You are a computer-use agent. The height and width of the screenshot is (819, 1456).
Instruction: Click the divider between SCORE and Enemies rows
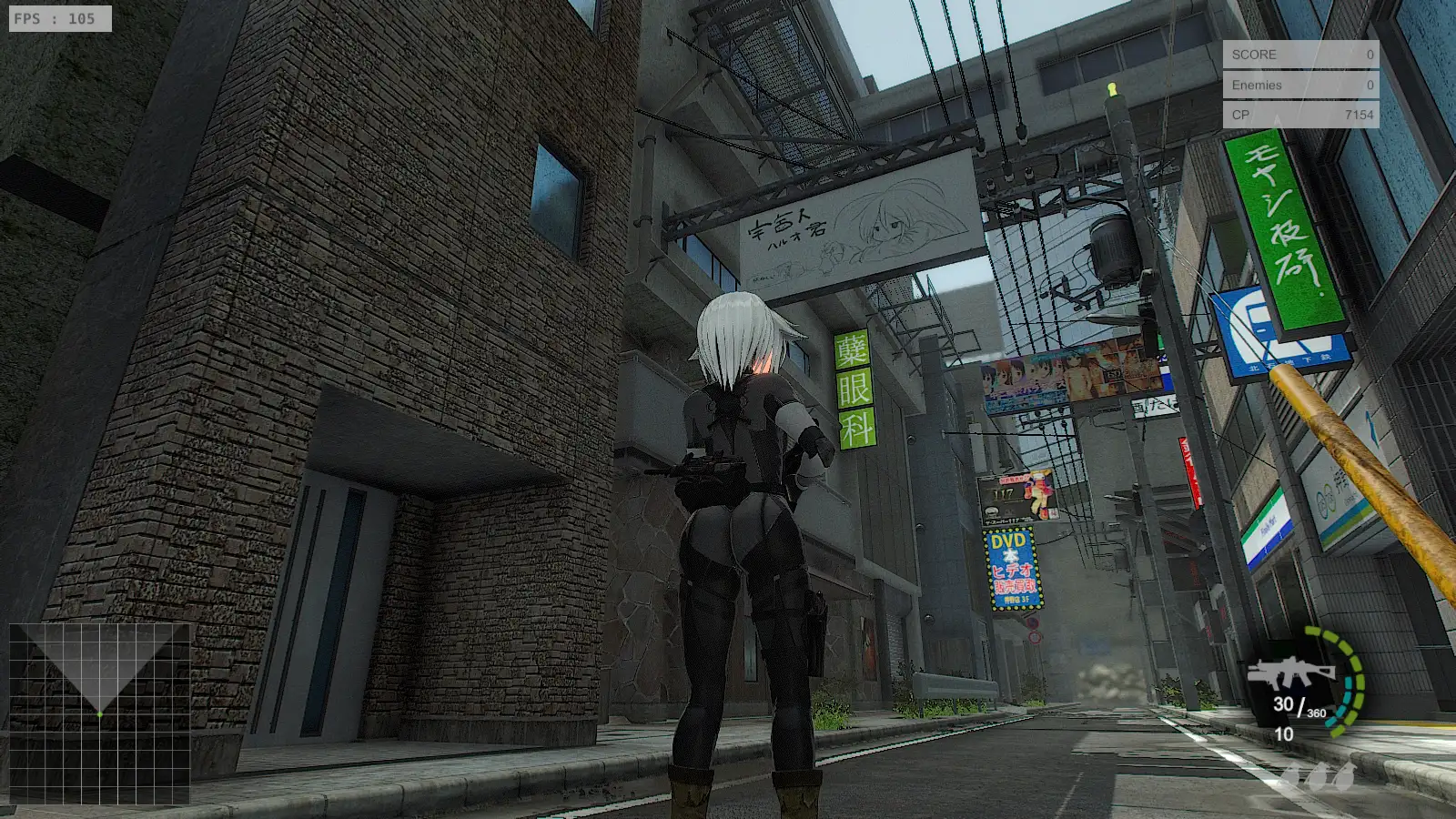tap(1301, 70)
